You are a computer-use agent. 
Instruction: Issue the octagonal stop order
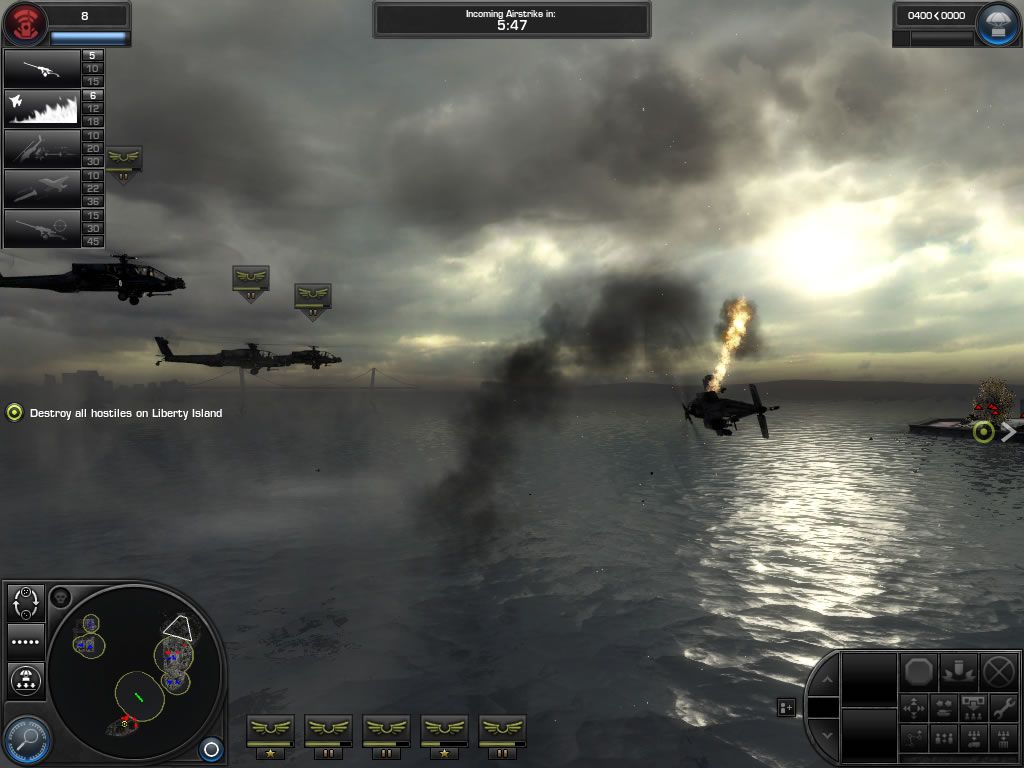click(918, 671)
